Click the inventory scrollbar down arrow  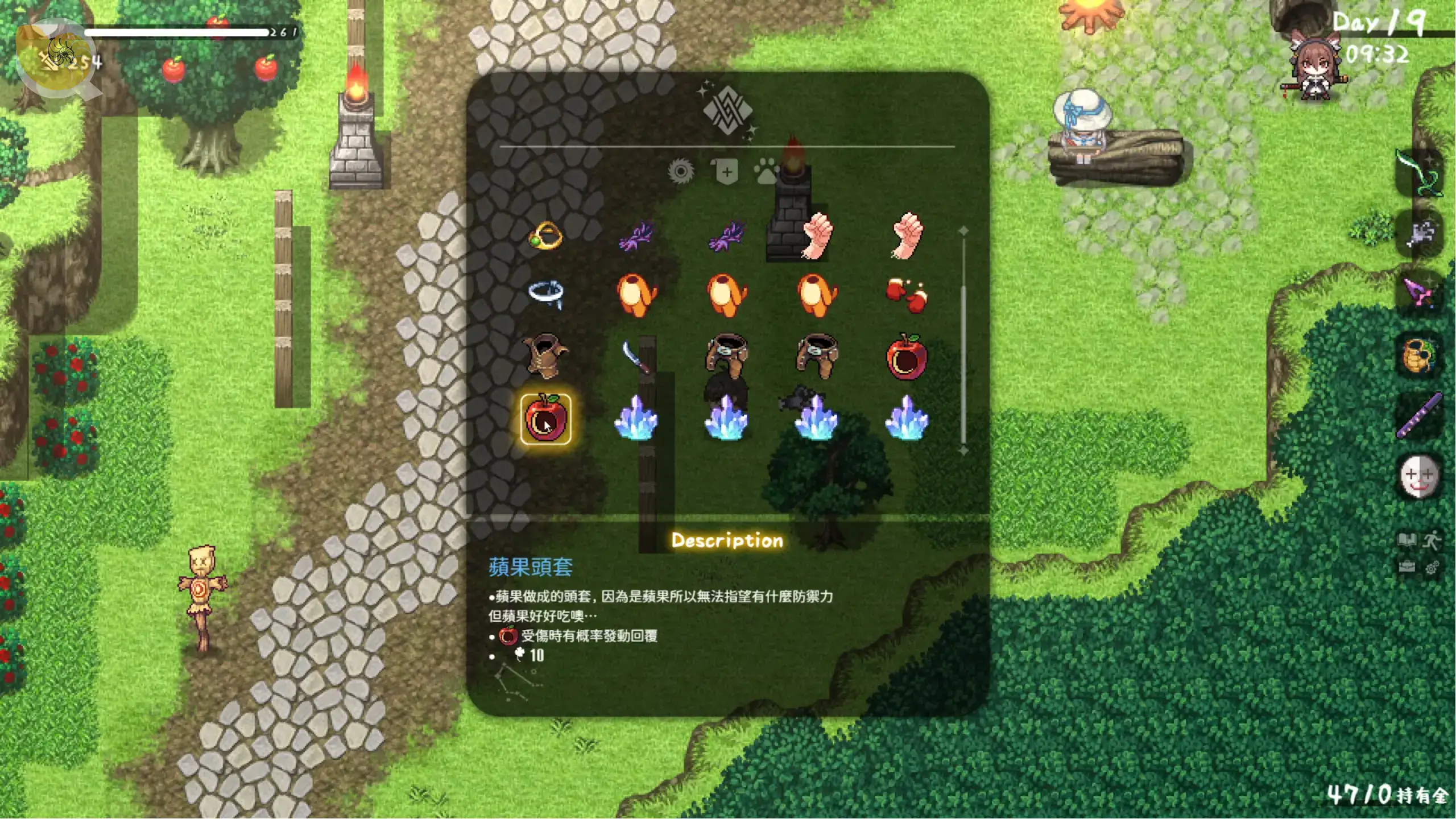coord(963,450)
